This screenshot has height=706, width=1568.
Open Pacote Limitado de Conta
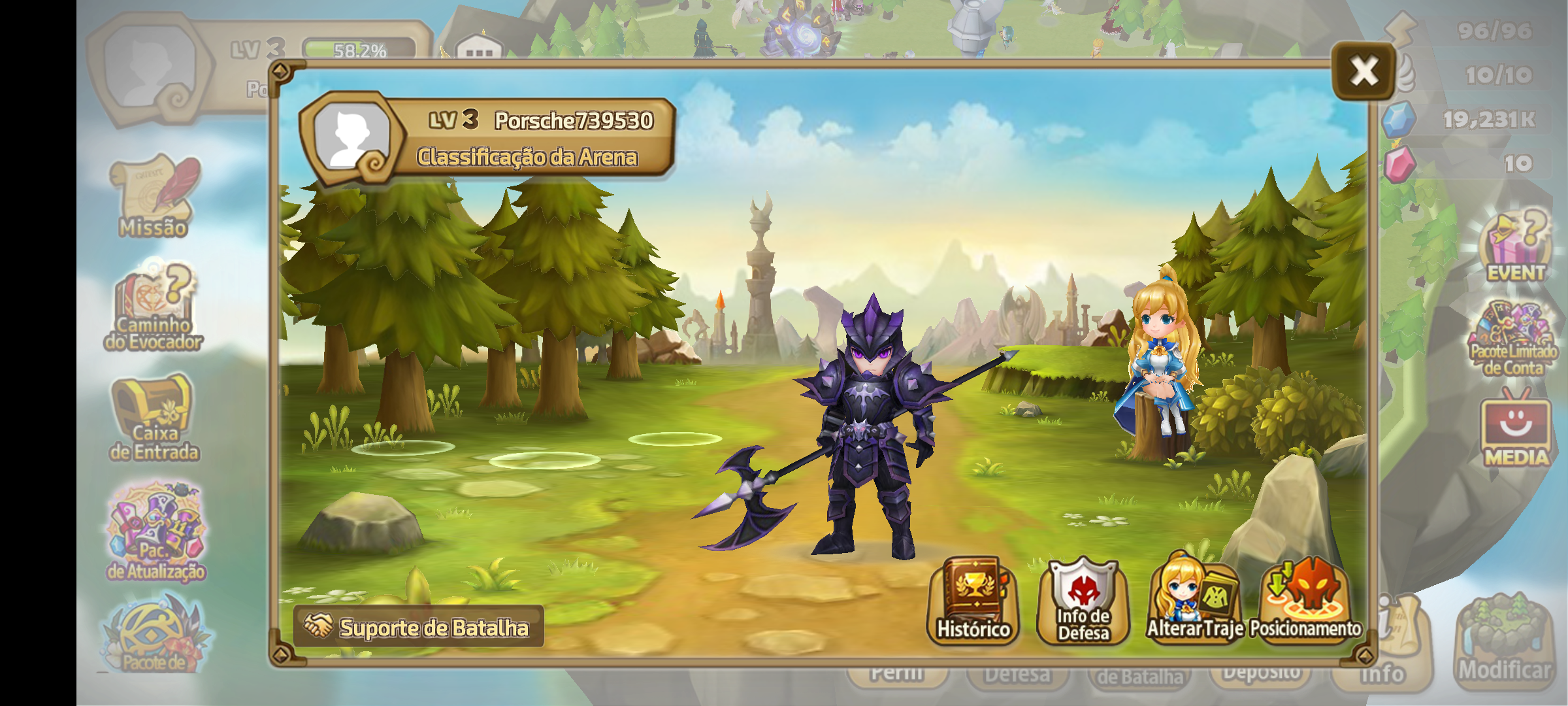1513,339
